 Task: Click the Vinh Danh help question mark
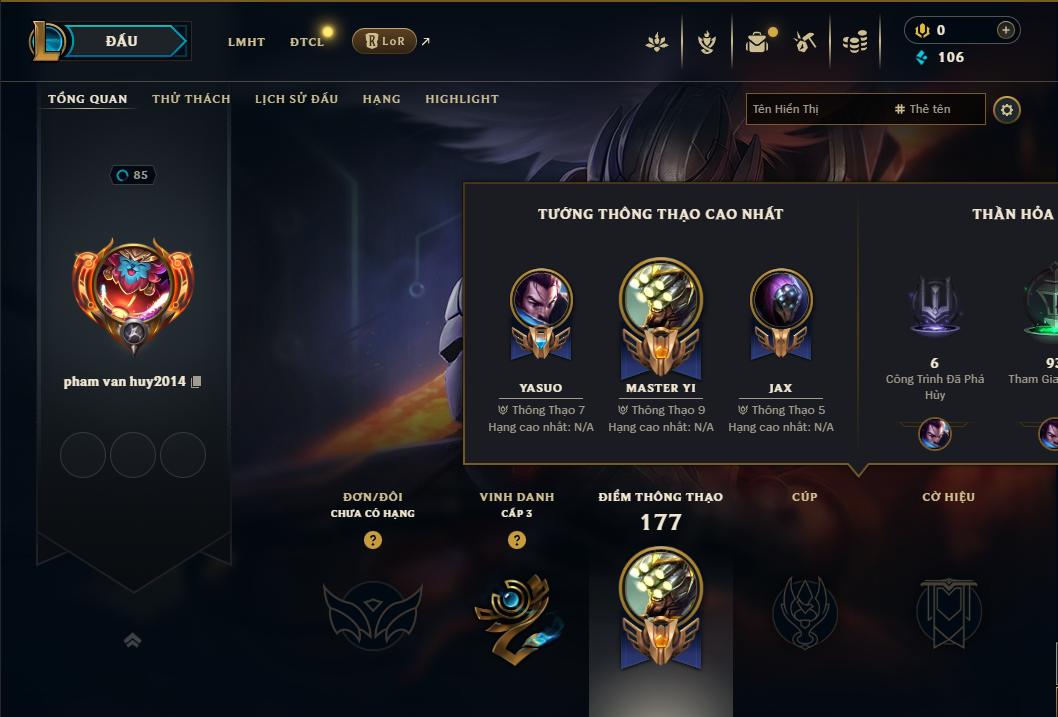point(517,540)
